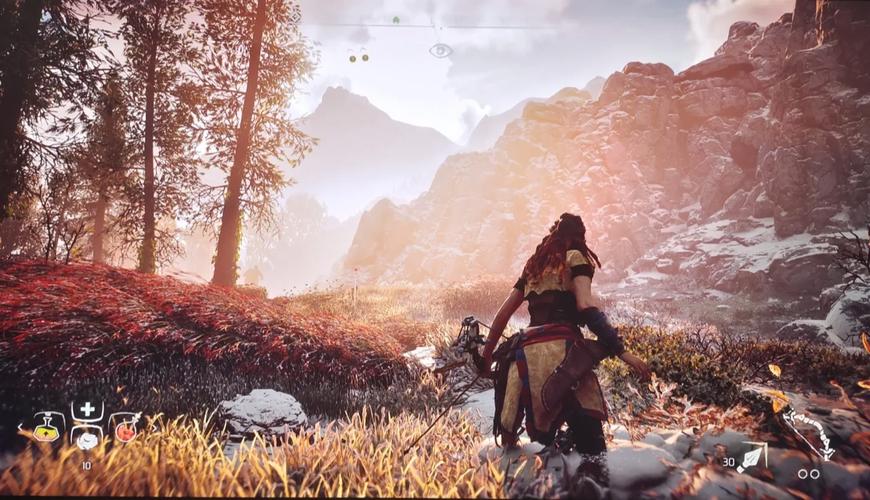
Task: Use the medicine pouch plus icon
Action: coord(87,410)
